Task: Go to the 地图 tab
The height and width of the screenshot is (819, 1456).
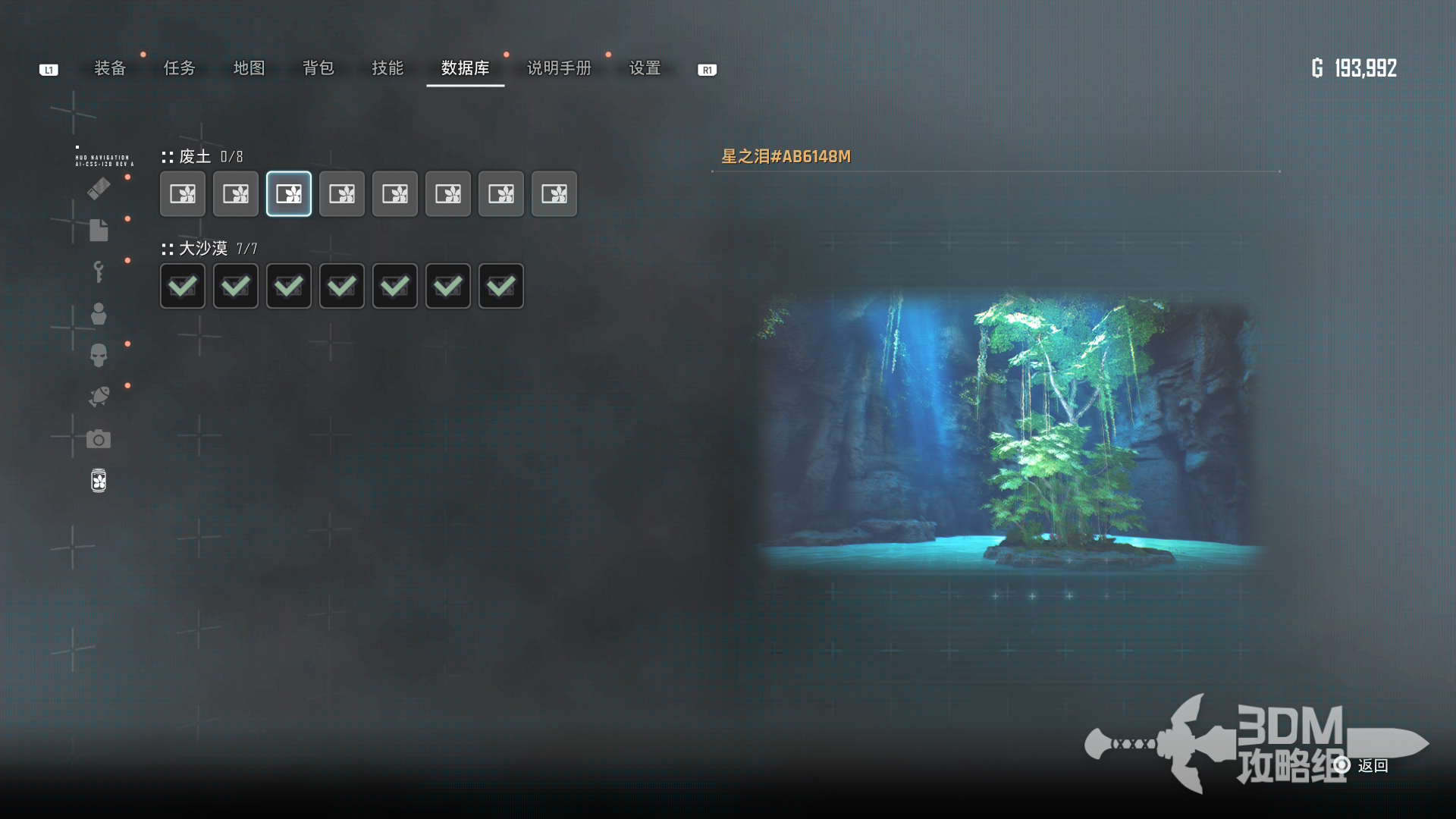Action: pyautogui.click(x=249, y=68)
